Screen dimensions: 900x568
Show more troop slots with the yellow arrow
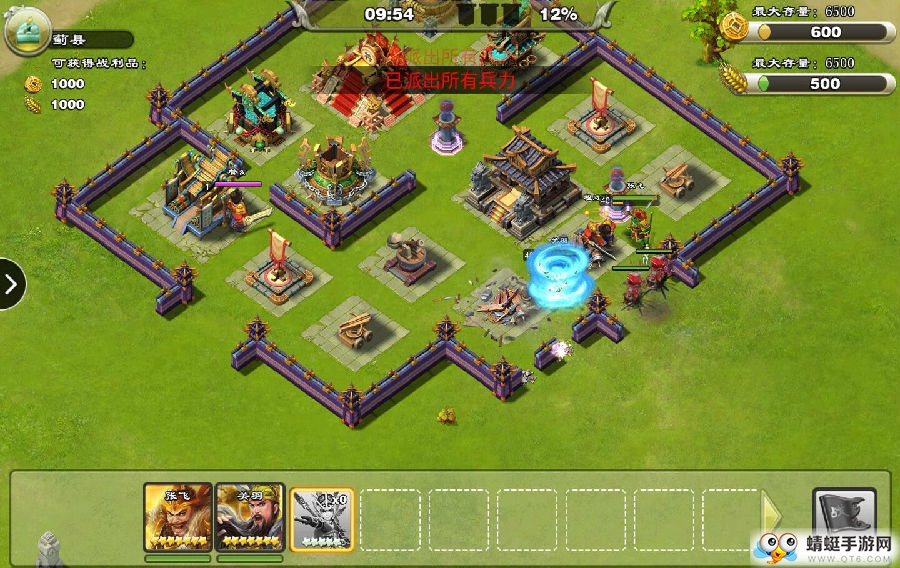[x=772, y=516]
